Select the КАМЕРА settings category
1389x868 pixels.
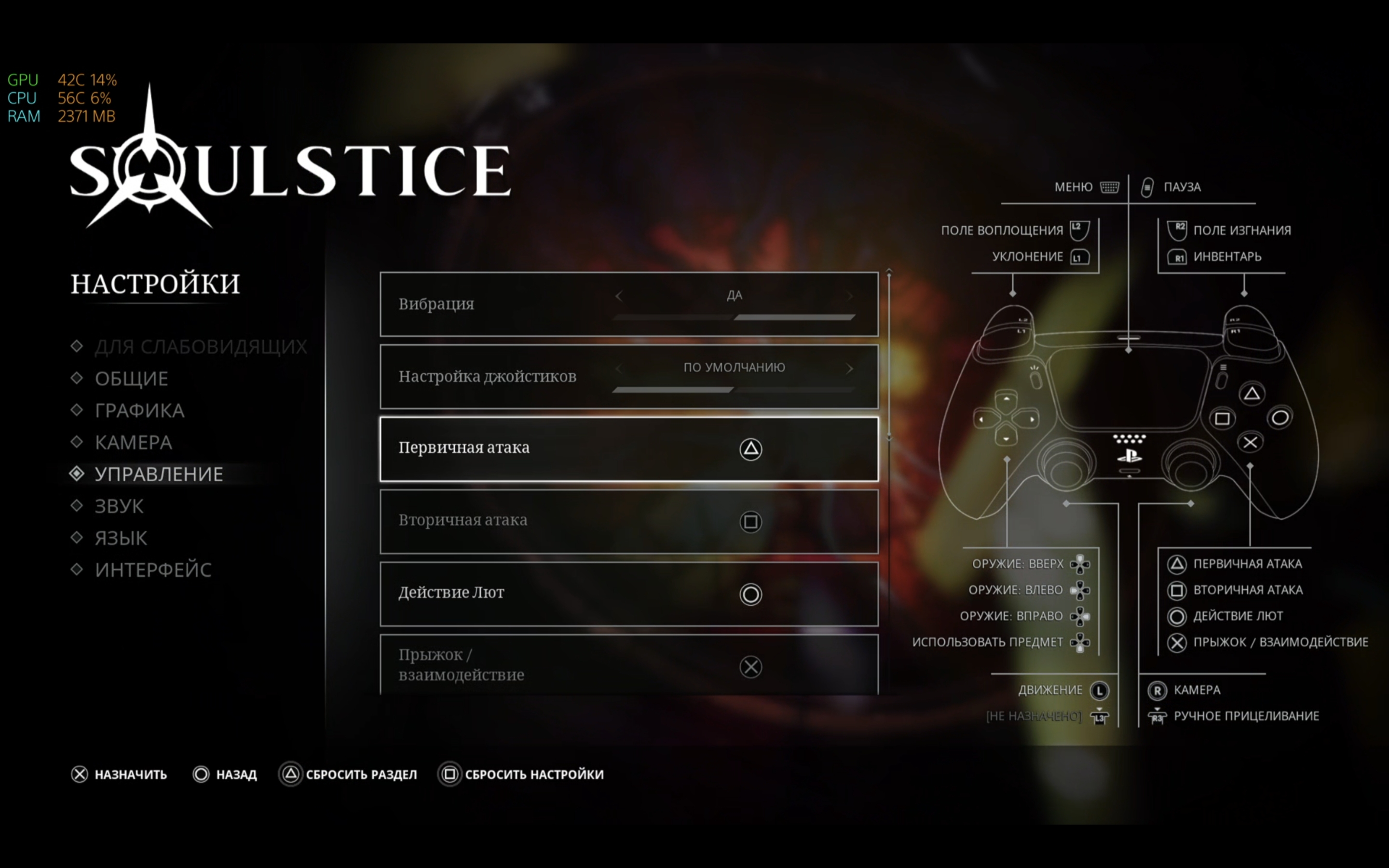click(x=133, y=443)
